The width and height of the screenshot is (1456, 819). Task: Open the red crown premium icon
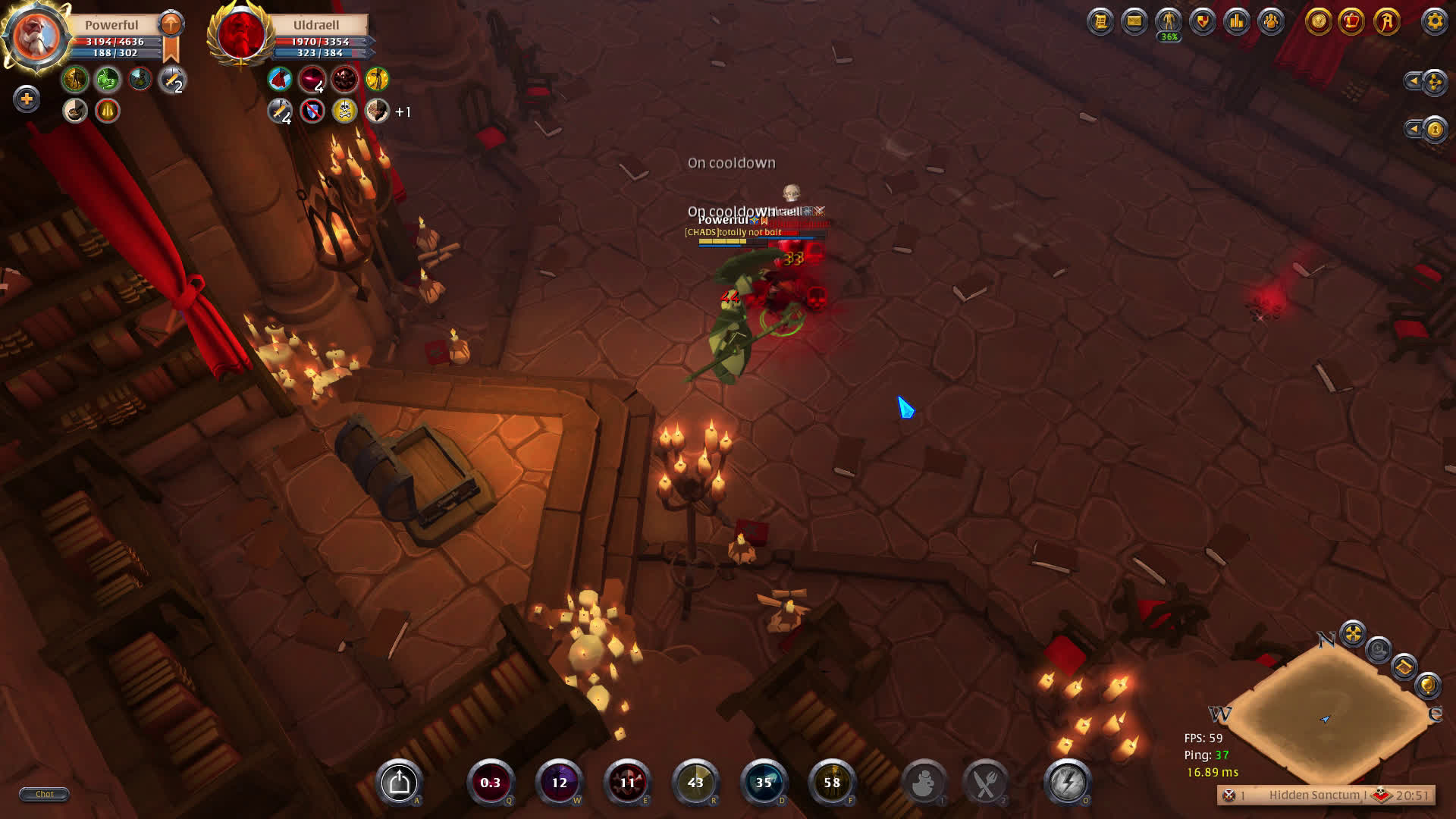point(1352,21)
